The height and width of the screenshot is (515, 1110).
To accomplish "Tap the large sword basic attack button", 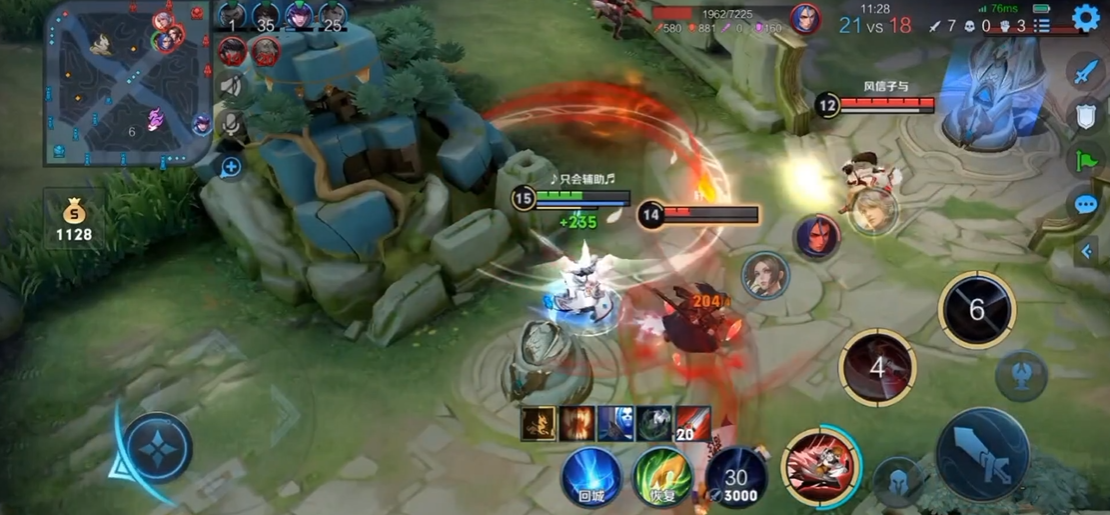I will click(981, 453).
